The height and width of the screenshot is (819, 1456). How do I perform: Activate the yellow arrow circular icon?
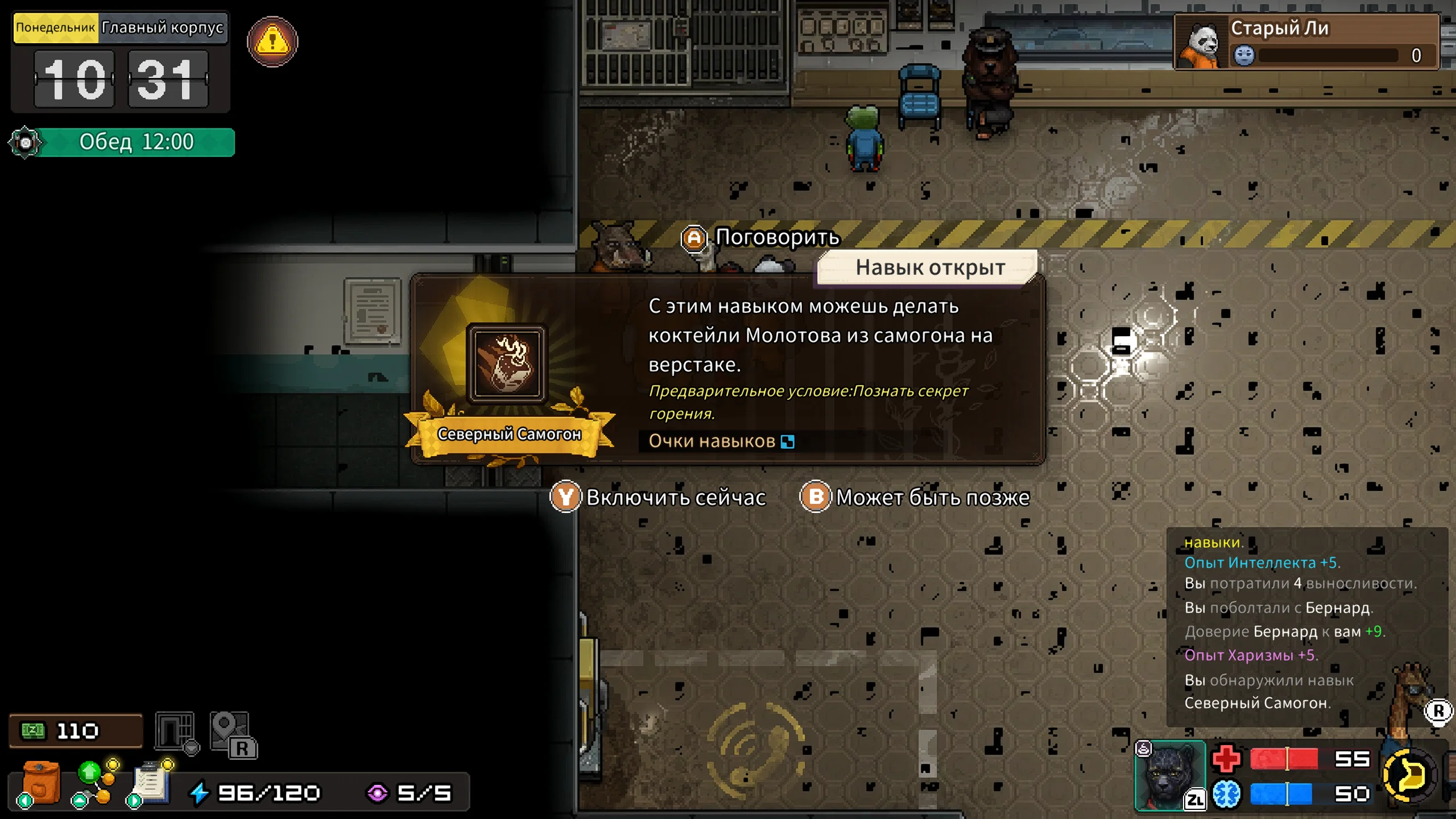coord(1408,775)
